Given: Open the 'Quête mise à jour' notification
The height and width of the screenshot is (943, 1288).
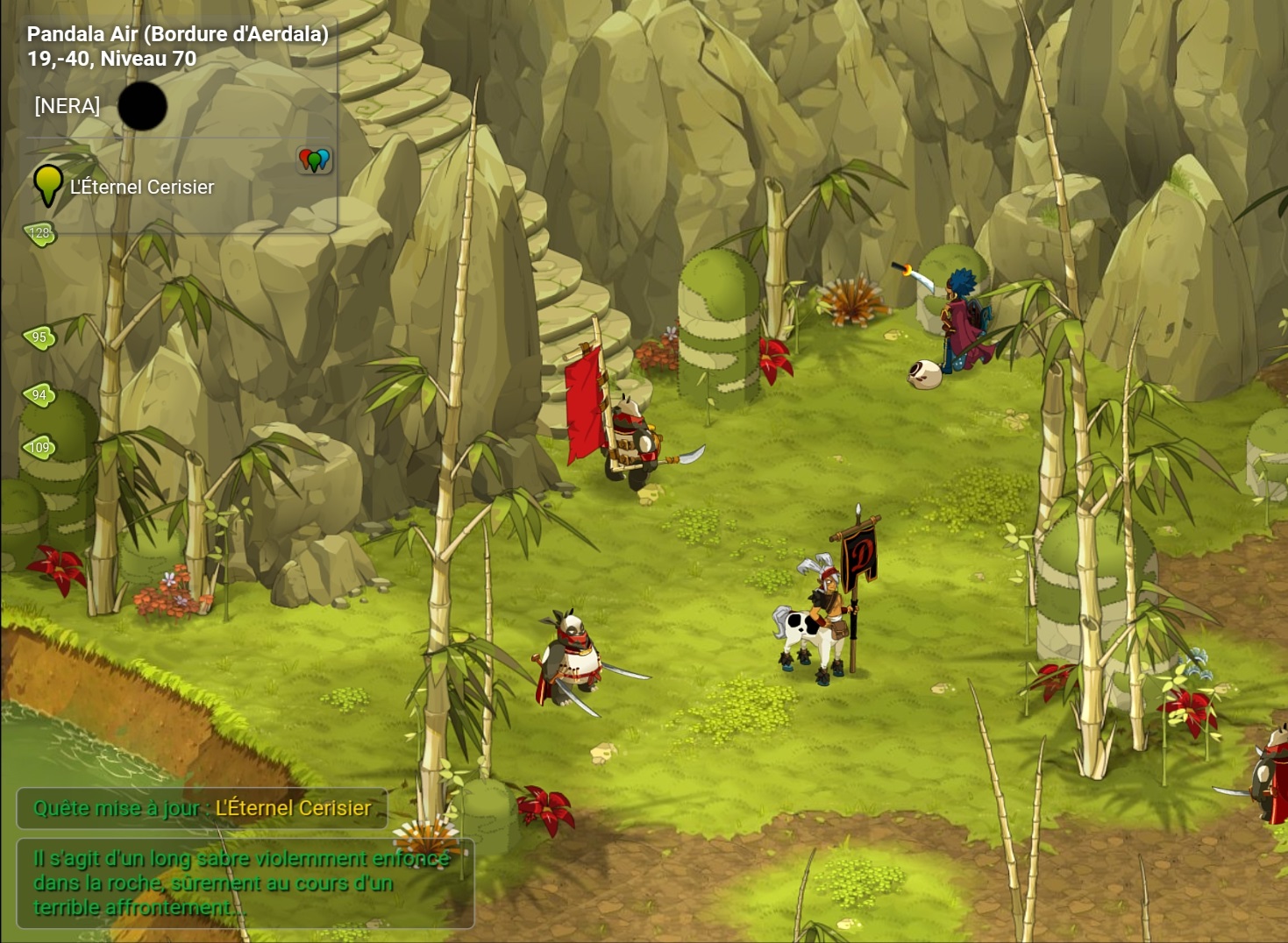Looking at the screenshot, I should click(x=202, y=808).
